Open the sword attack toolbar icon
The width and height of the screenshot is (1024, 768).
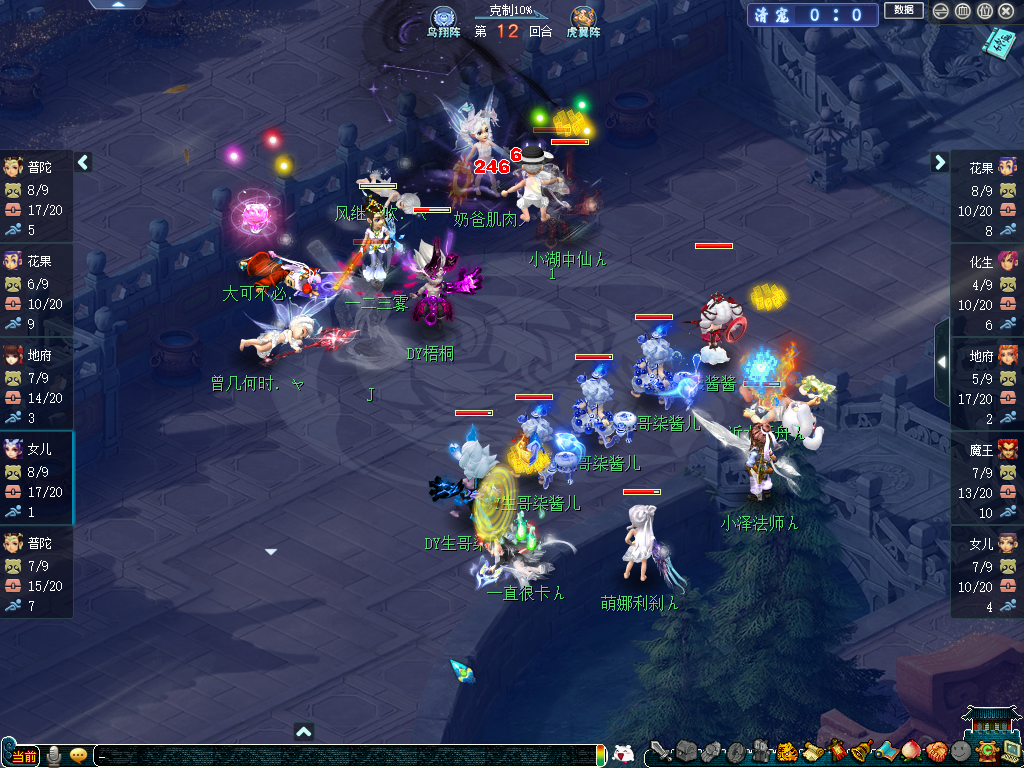tap(661, 751)
